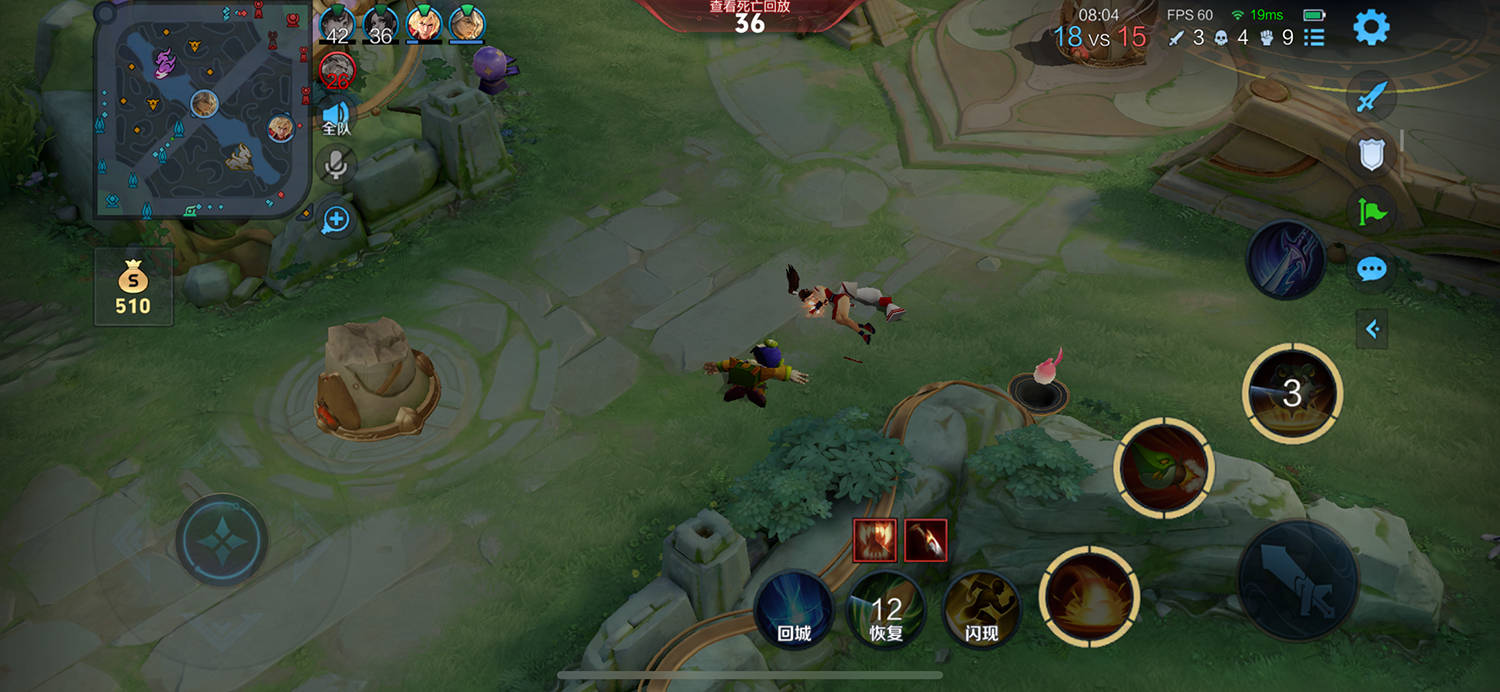
Task: Toggle the microphone button
Action: (x=336, y=165)
